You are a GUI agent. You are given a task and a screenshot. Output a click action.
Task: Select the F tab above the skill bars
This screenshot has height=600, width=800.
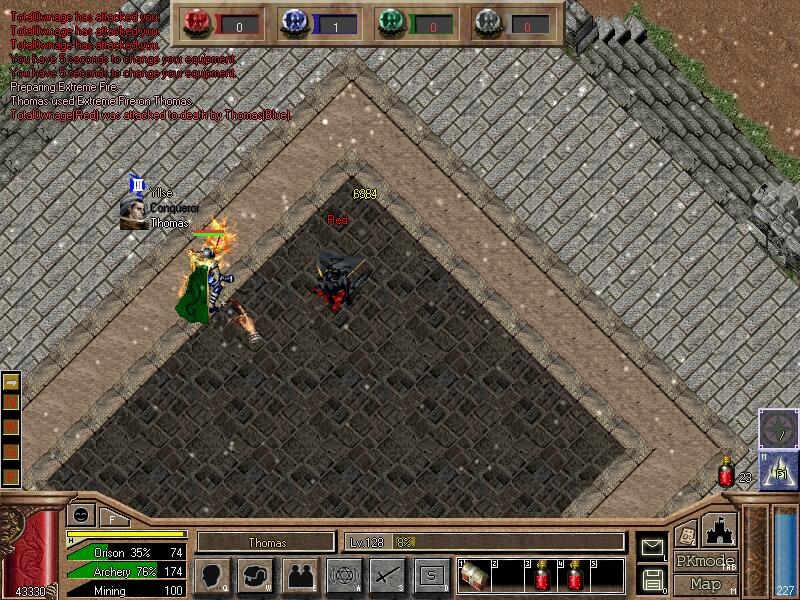(112, 517)
